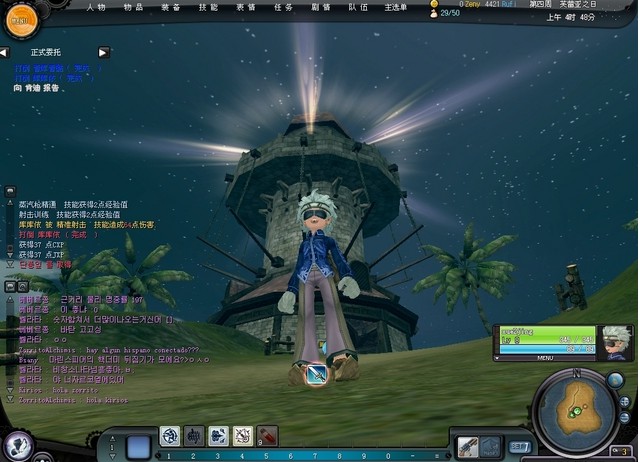The image size is (640, 462).
Task: Select the 向 肯迪 报告 quest objective
Action: 37,88
